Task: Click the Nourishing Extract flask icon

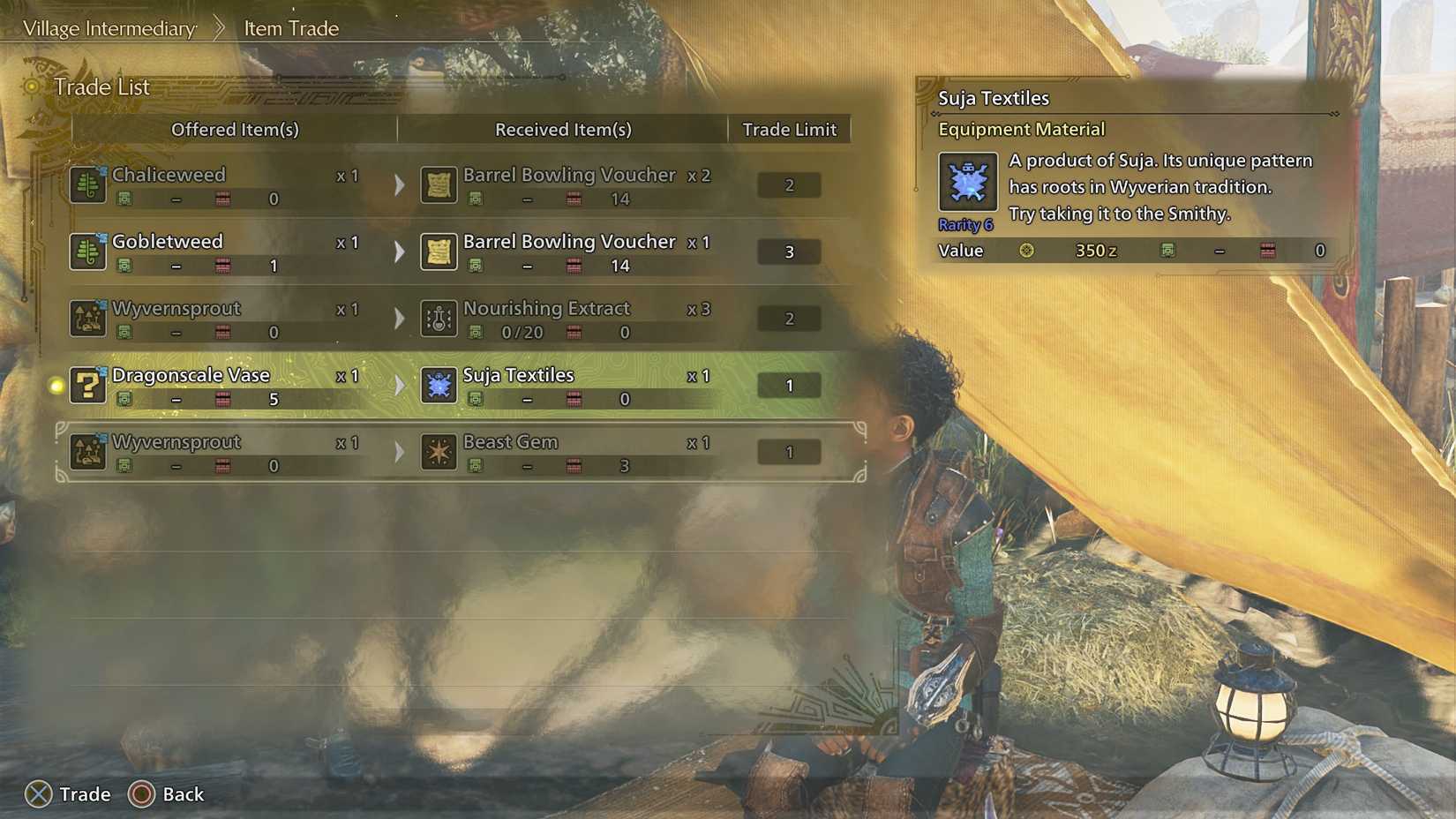Action: tap(439, 319)
